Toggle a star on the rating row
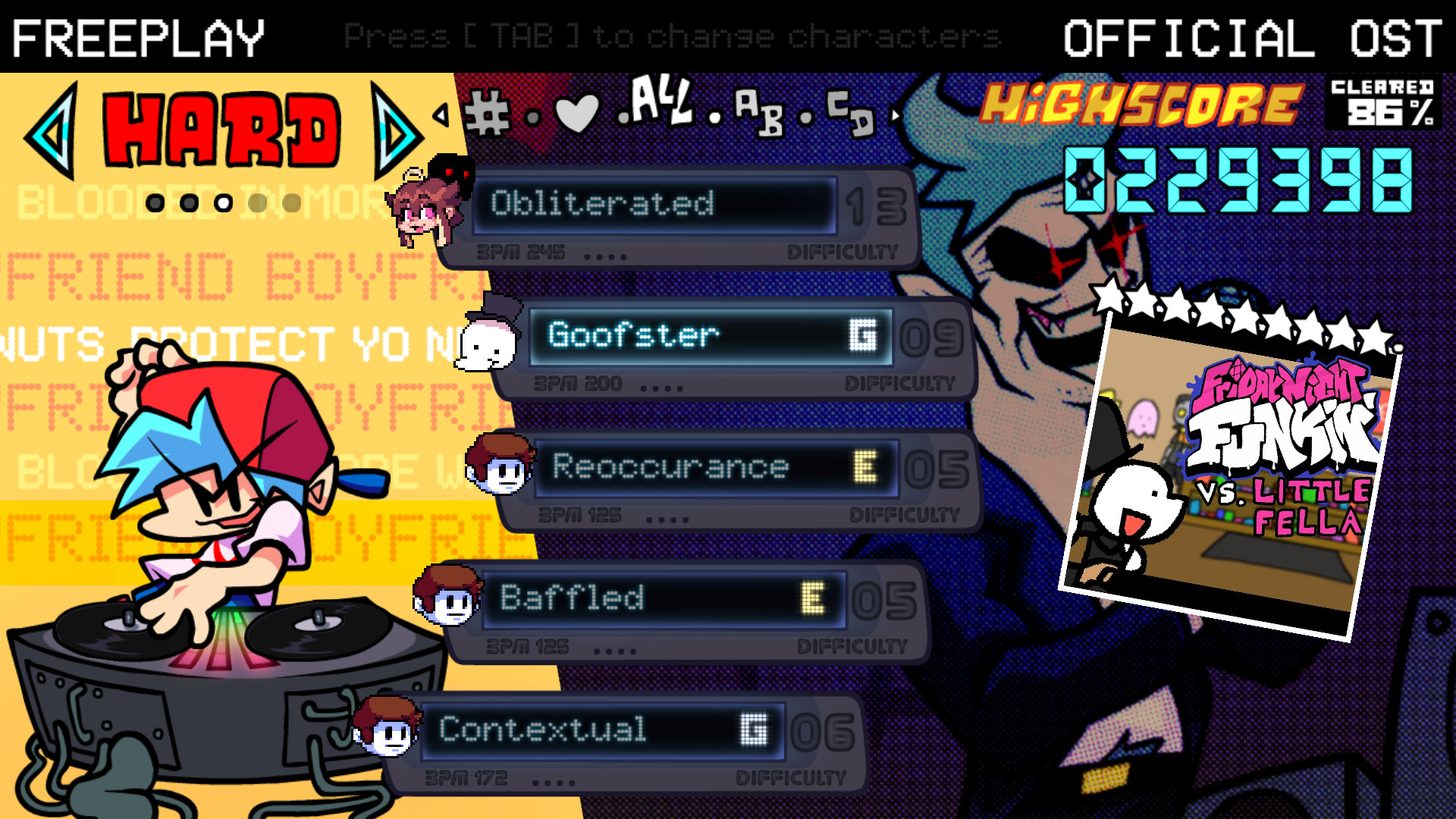The height and width of the screenshot is (819, 1456). coord(1107,296)
